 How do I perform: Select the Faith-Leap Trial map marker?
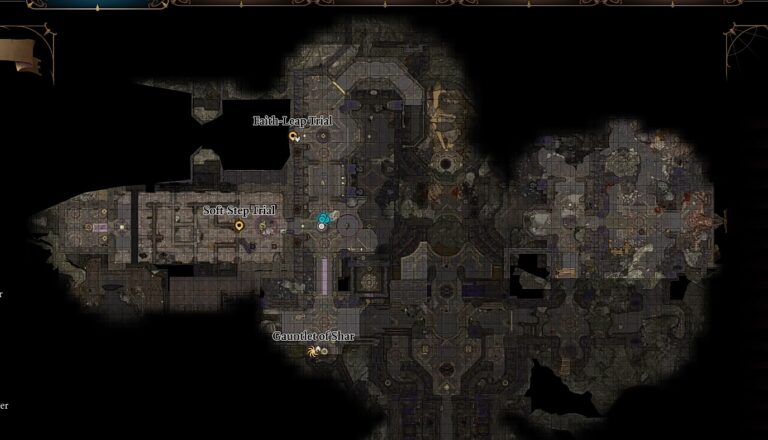293,135
